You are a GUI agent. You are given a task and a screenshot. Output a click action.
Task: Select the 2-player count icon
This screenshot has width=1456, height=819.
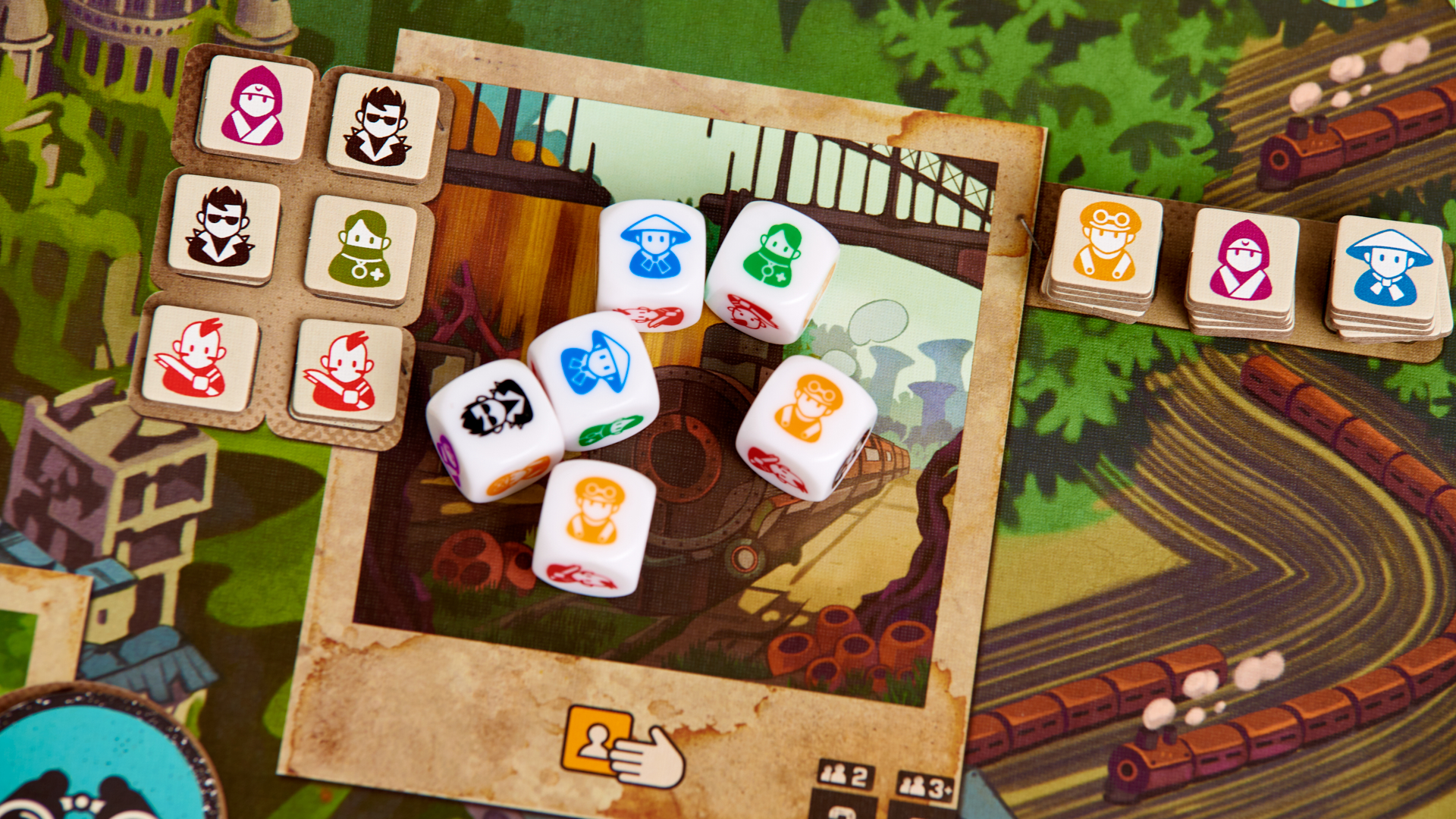(x=846, y=776)
